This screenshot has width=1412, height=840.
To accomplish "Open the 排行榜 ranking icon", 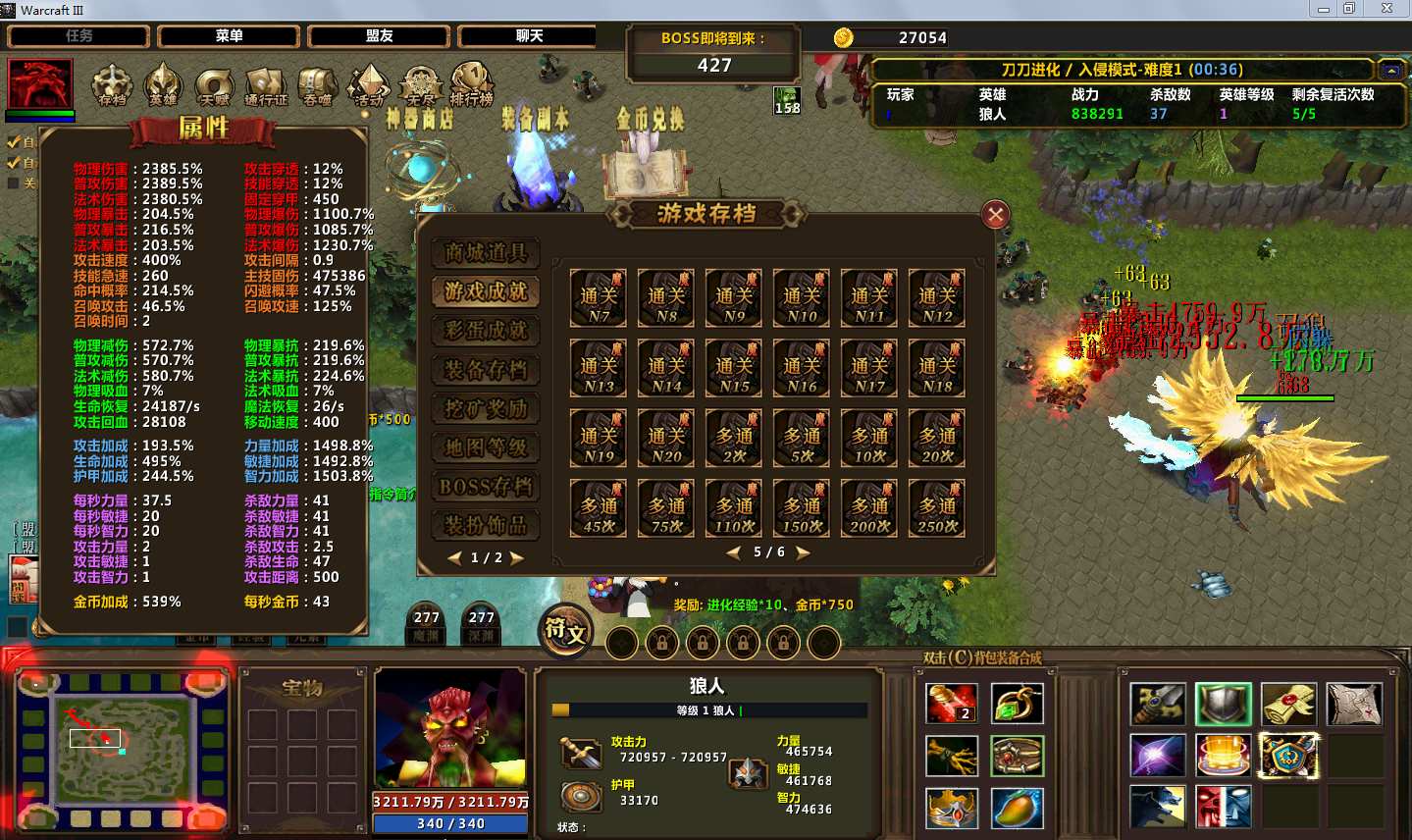I will pyautogui.click(x=472, y=84).
